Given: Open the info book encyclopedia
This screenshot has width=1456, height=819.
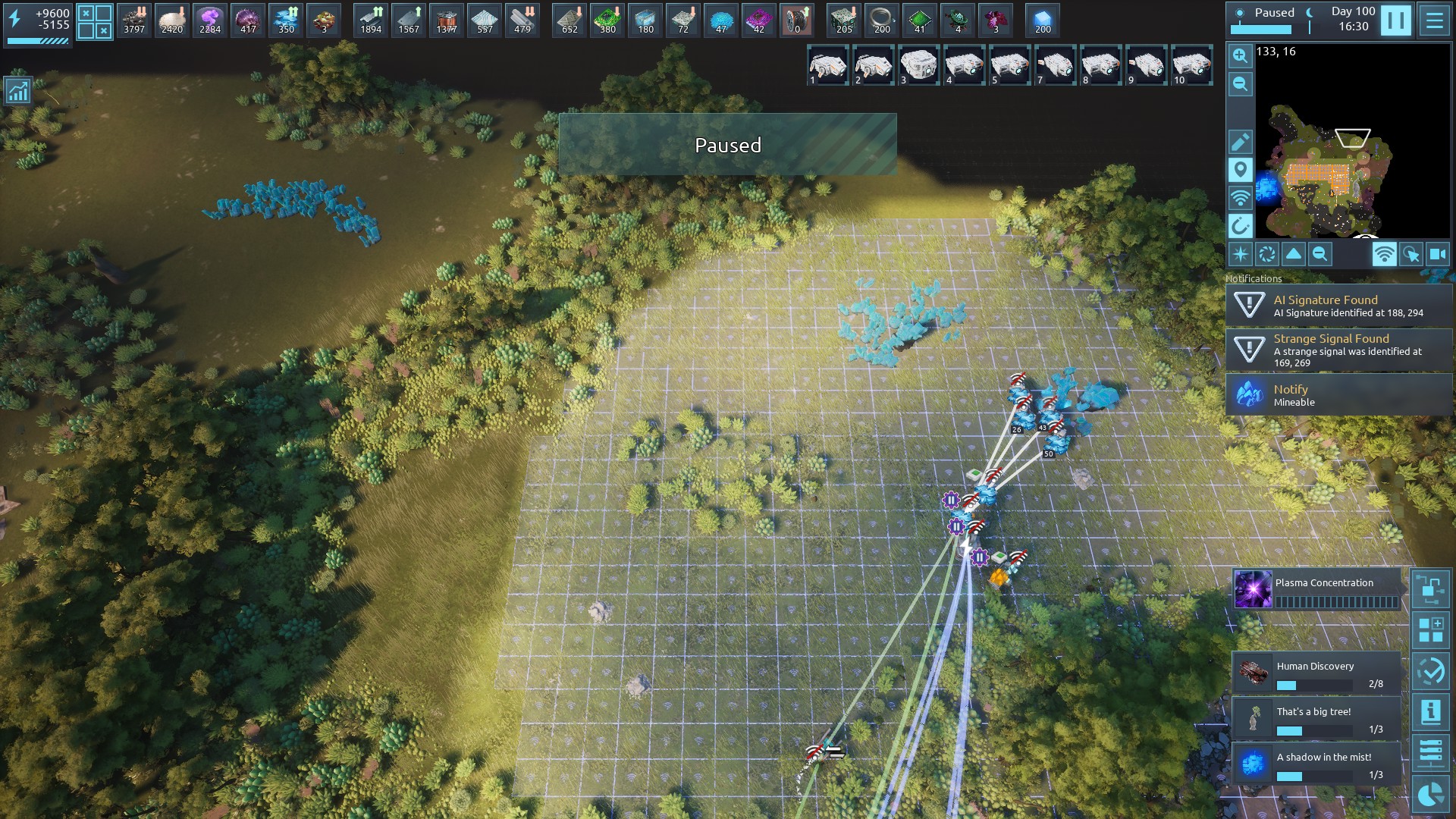Looking at the screenshot, I should (x=1430, y=712).
